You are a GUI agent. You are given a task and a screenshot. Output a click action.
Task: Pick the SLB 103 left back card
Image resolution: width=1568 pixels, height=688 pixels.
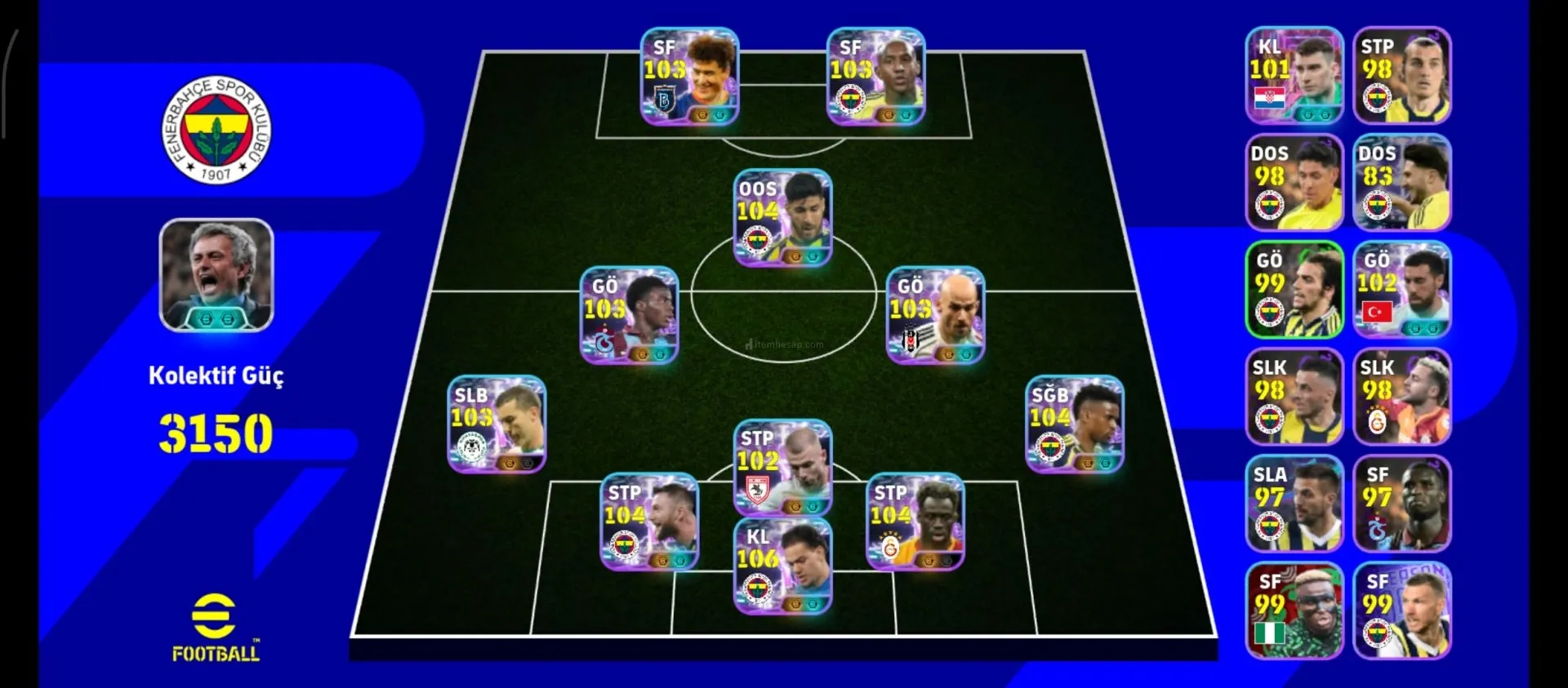(497, 424)
